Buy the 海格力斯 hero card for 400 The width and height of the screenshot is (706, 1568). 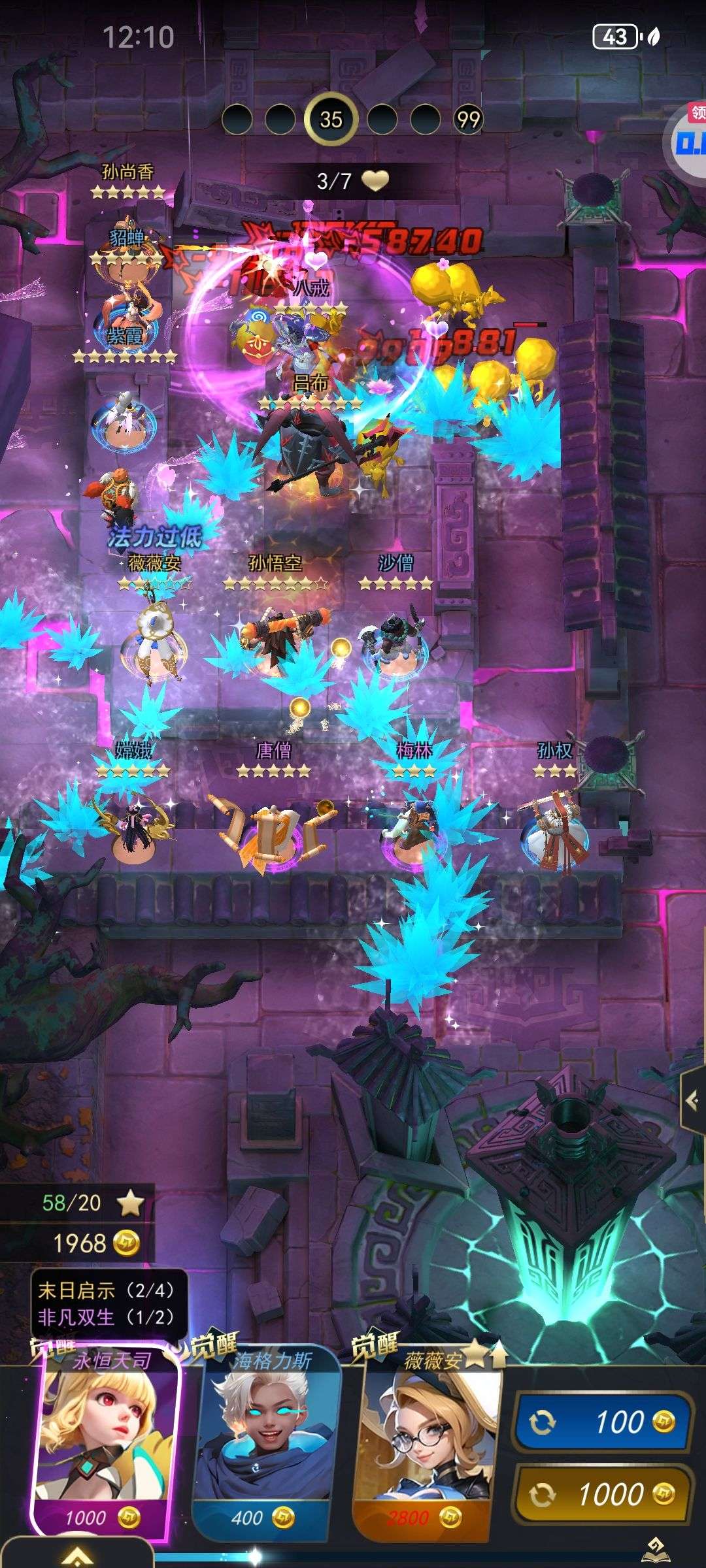point(267,1444)
